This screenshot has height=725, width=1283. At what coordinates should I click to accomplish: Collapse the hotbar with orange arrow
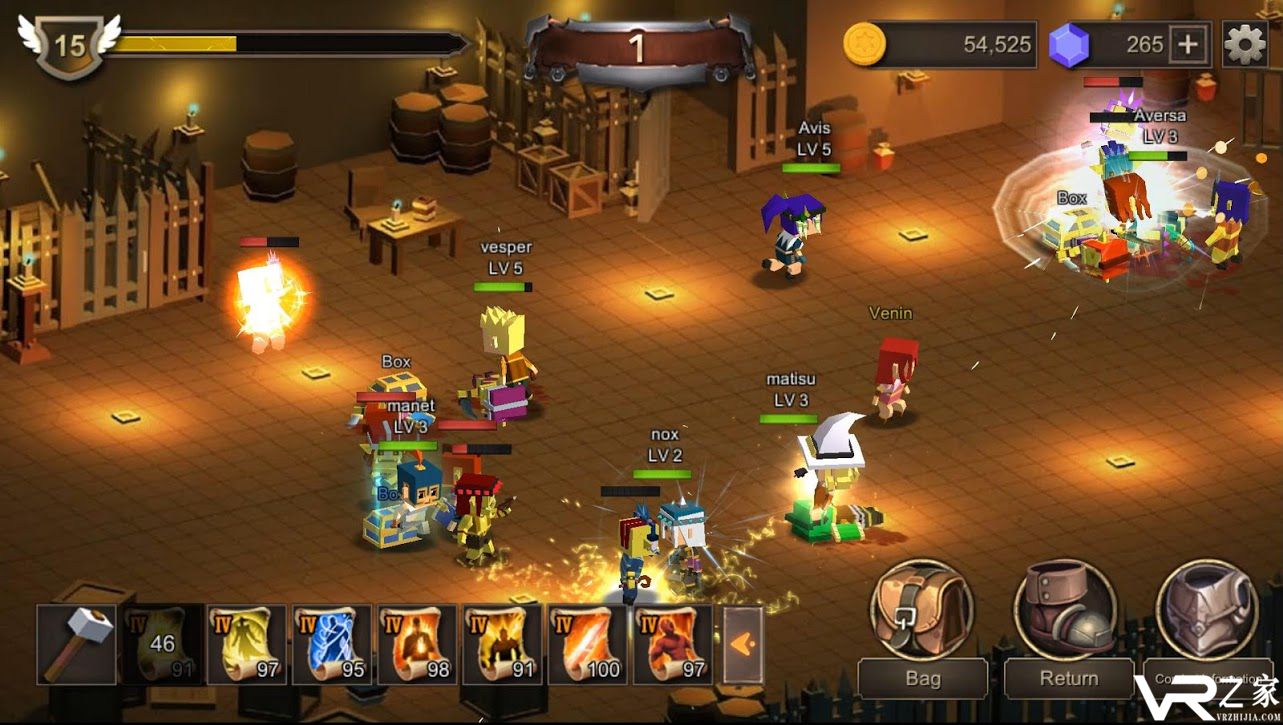click(742, 645)
